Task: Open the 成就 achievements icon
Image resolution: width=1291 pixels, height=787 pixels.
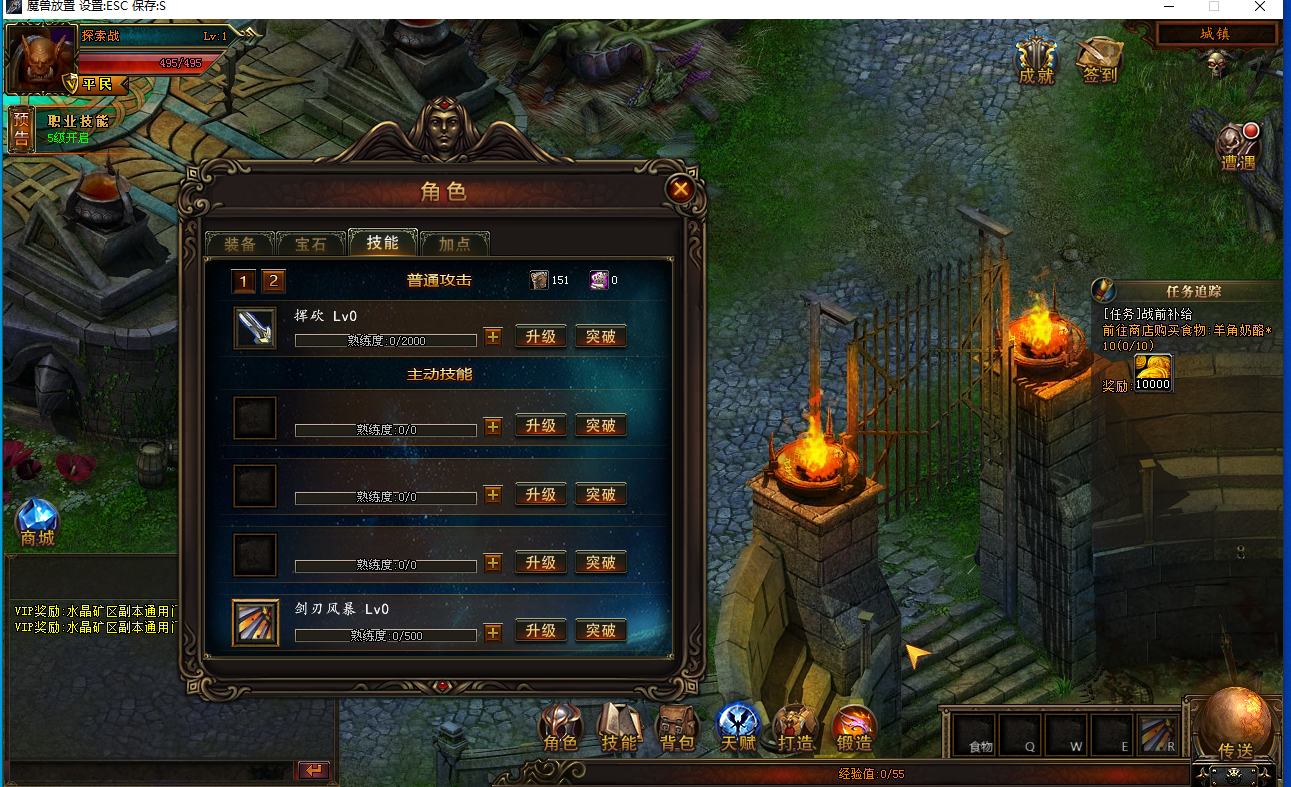Action: pyautogui.click(x=1036, y=61)
